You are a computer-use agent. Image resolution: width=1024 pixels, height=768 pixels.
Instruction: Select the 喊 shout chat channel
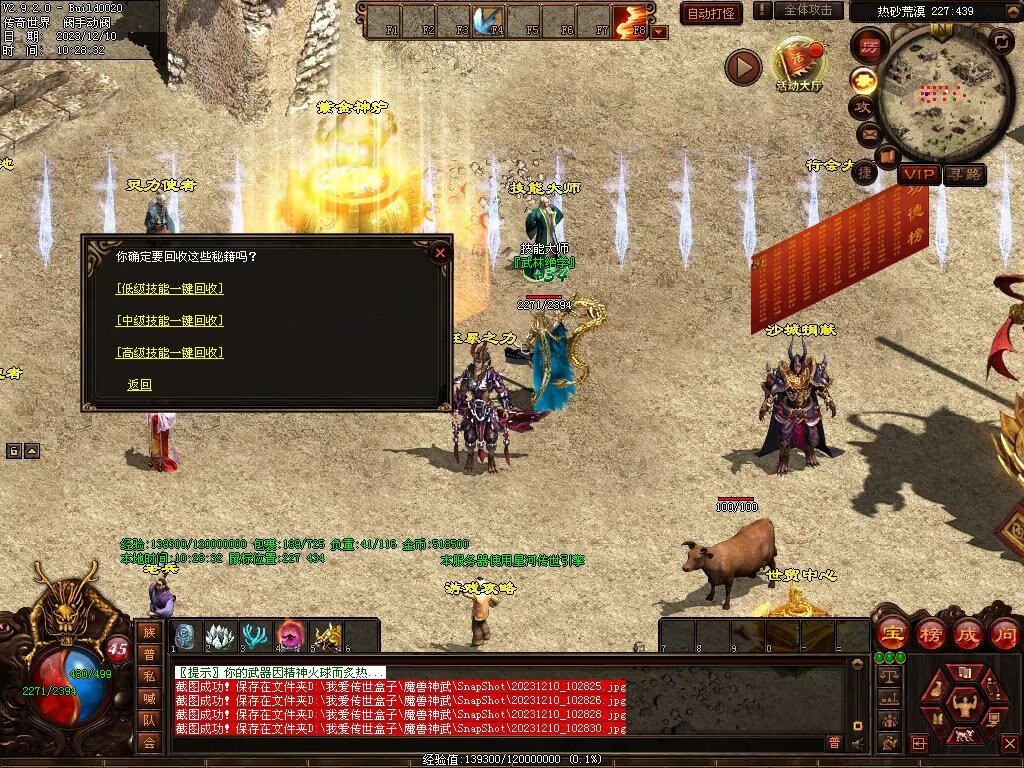click(149, 697)
